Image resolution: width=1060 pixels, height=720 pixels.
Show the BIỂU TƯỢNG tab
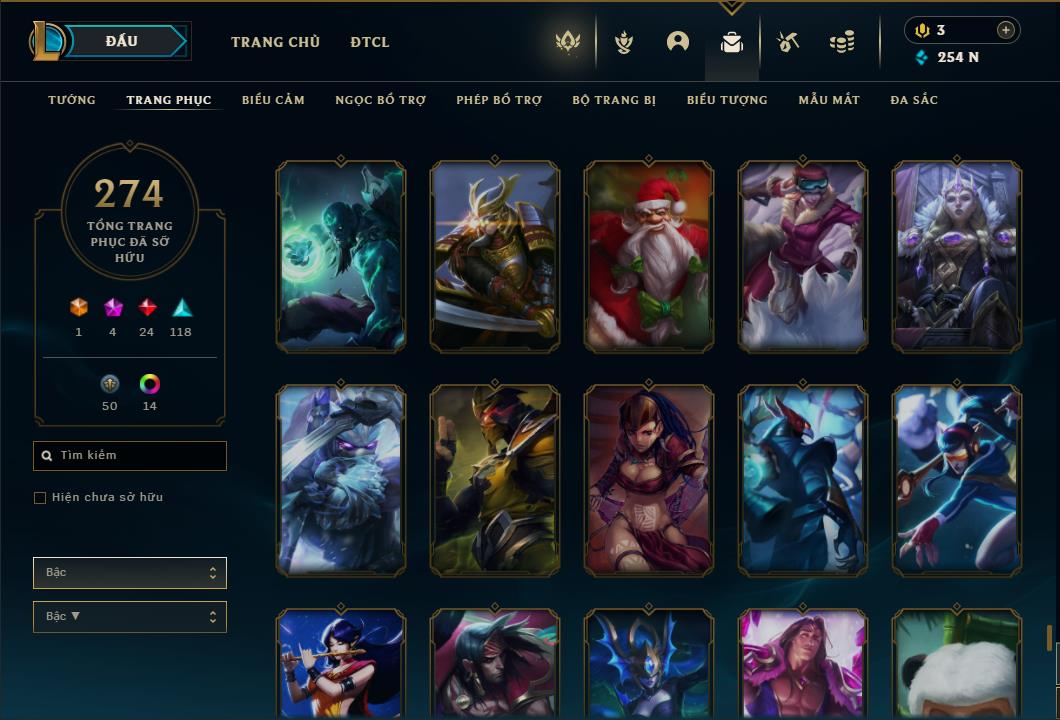(727, 100)
